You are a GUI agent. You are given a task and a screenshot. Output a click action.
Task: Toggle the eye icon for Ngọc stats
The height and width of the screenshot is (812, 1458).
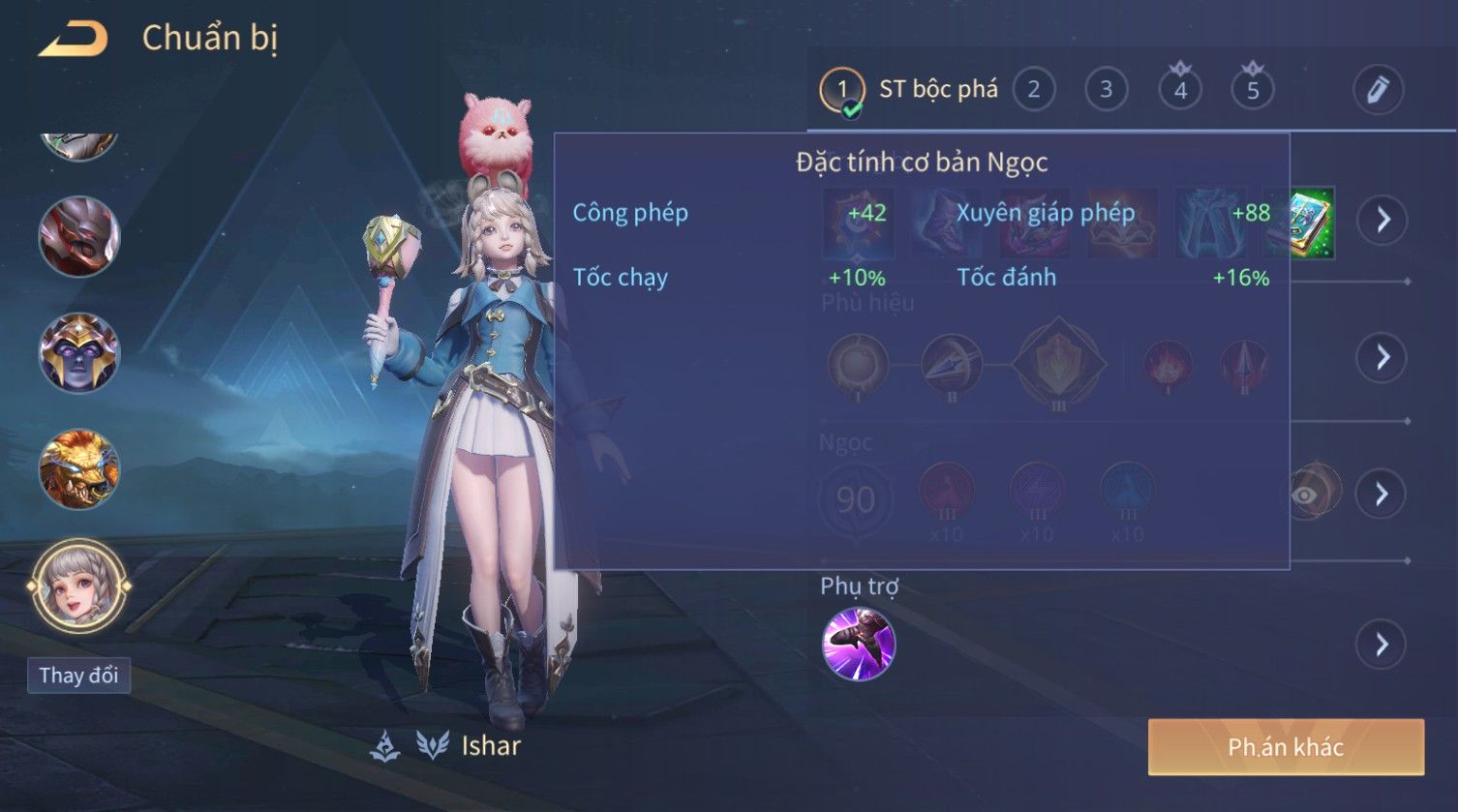pos(1307,495)
